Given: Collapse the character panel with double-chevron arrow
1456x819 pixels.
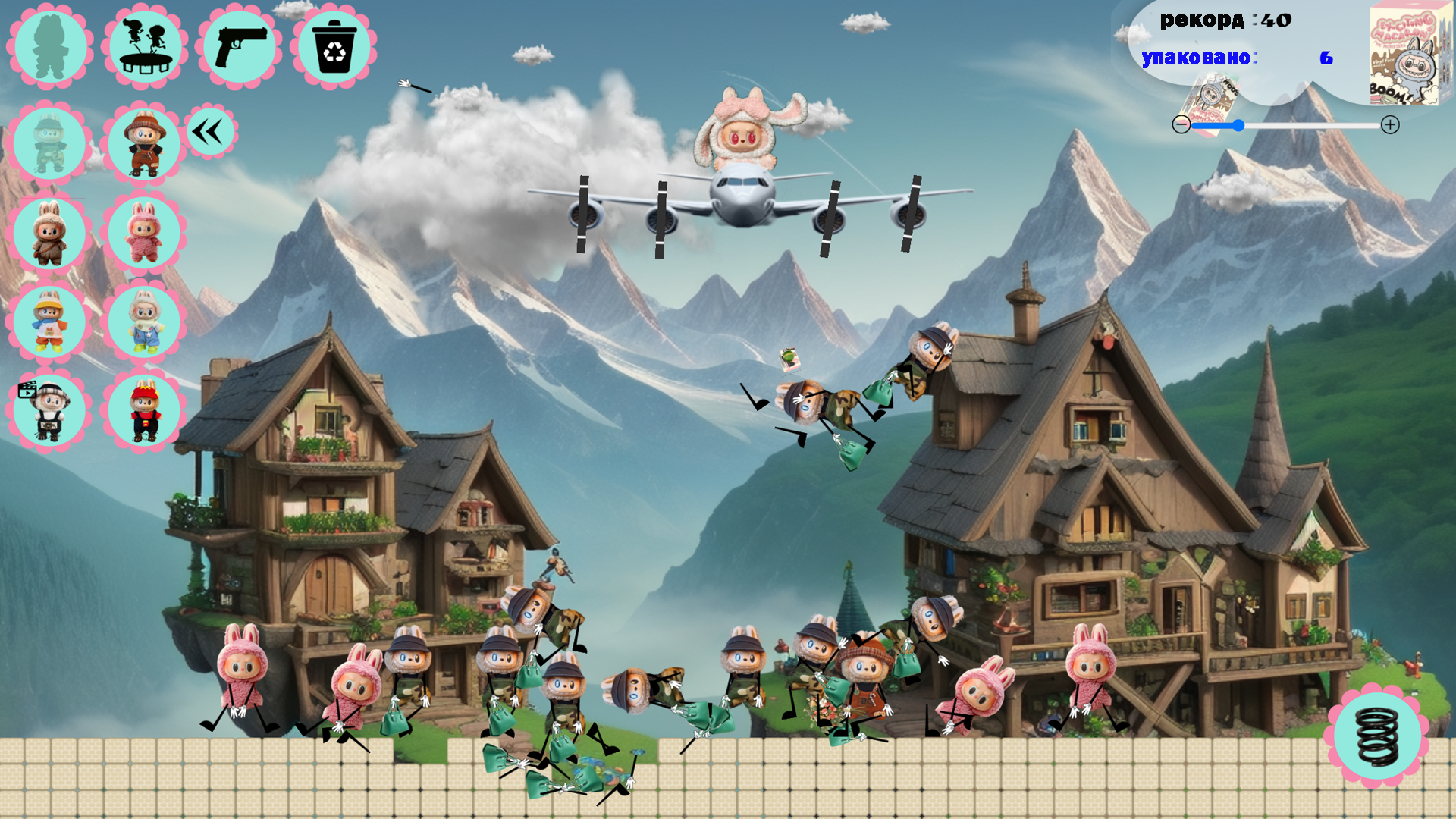Looking at the screenshot, I should point(210,130).
